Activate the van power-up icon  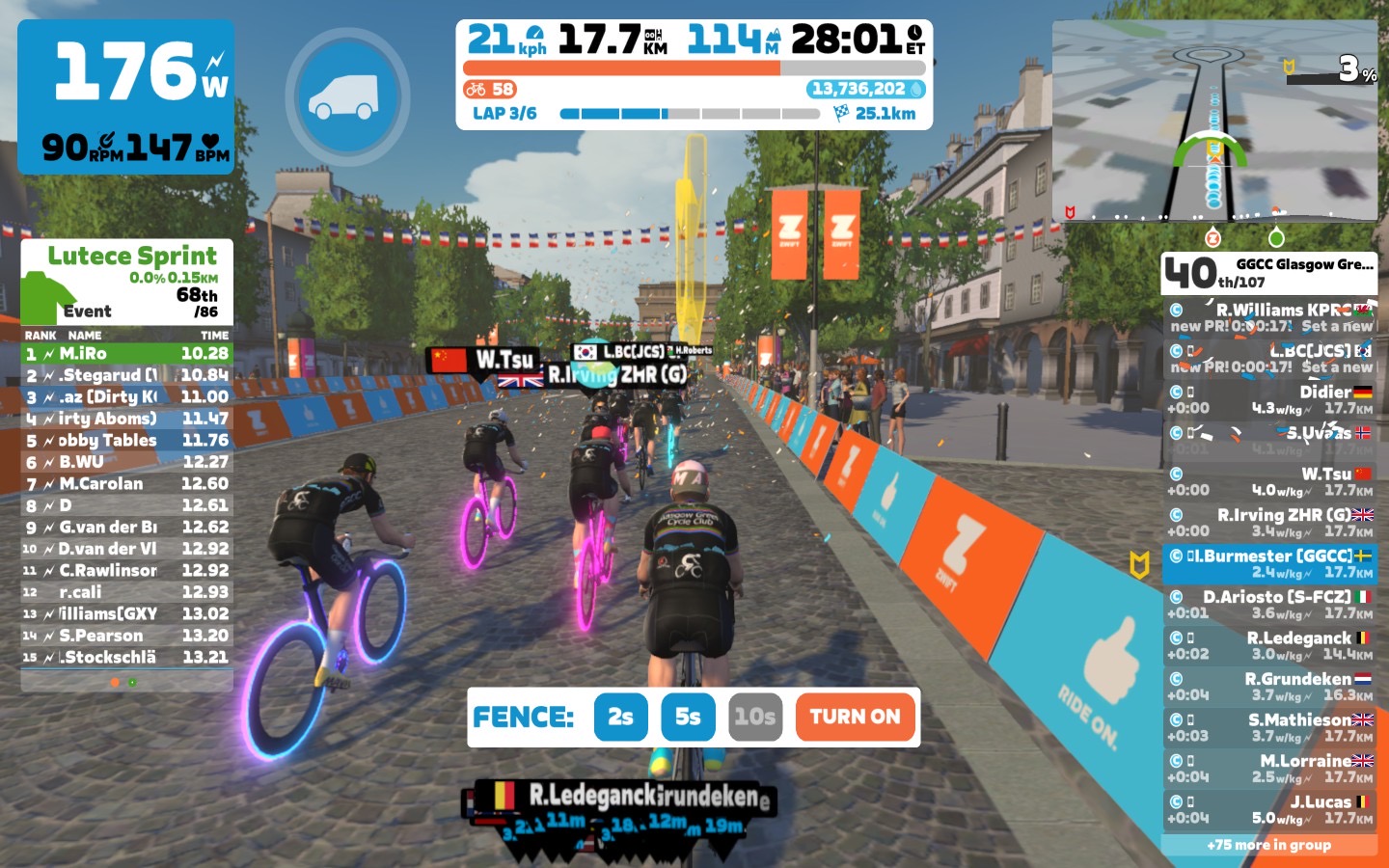[347, 96]
